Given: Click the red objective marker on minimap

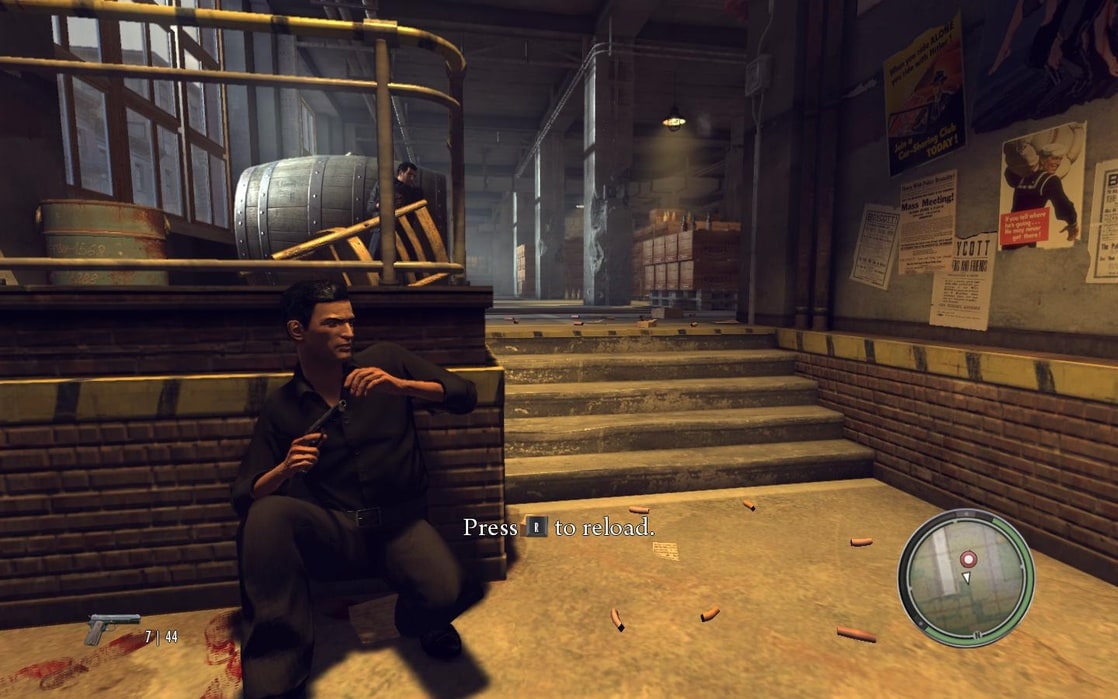Looking at the screenshot, I should [x=967, y=559].
